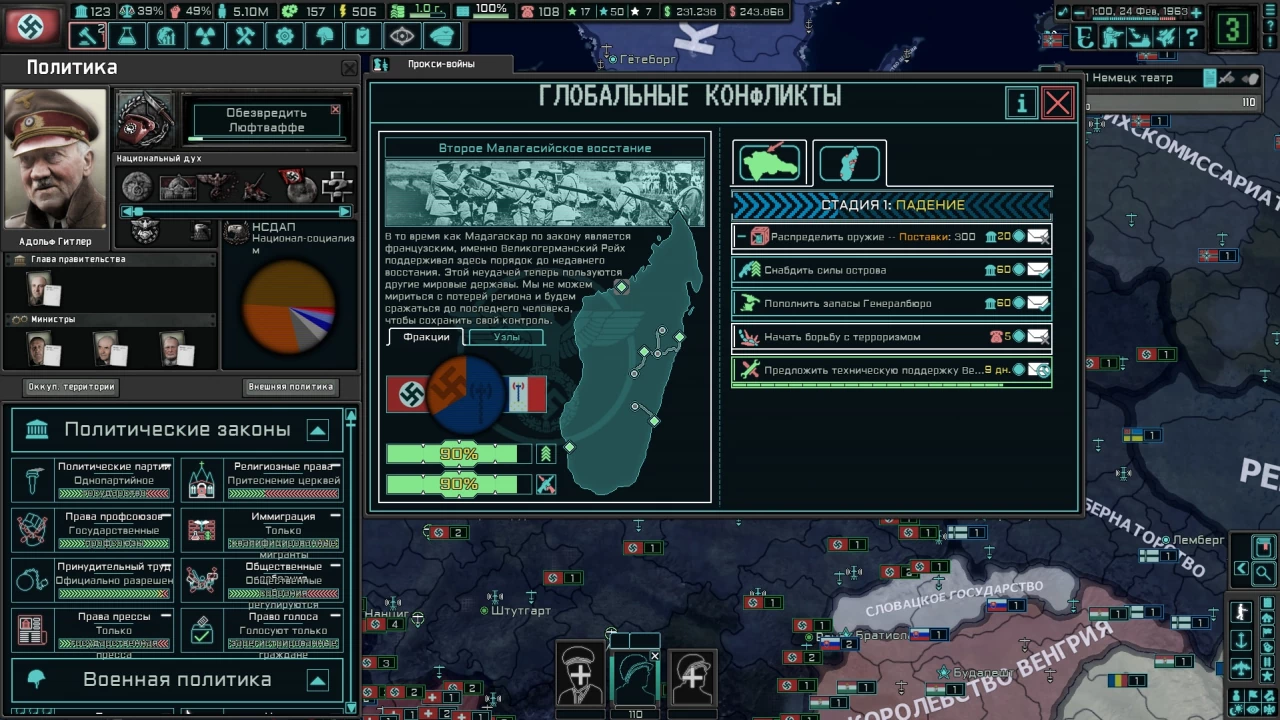Open the Внешняя политика button

click(290, 387)
